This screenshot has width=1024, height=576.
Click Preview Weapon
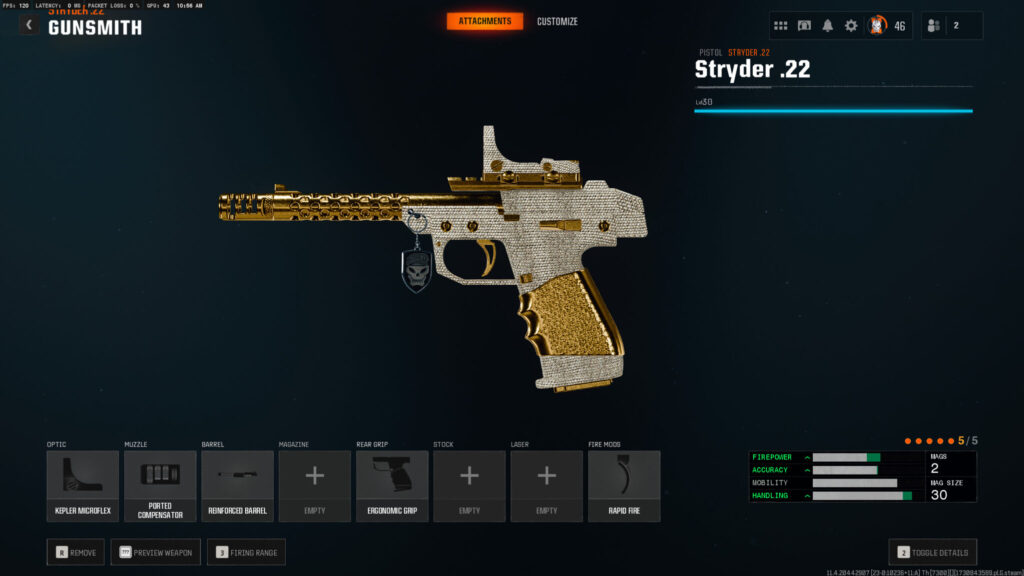coord(155,552)
